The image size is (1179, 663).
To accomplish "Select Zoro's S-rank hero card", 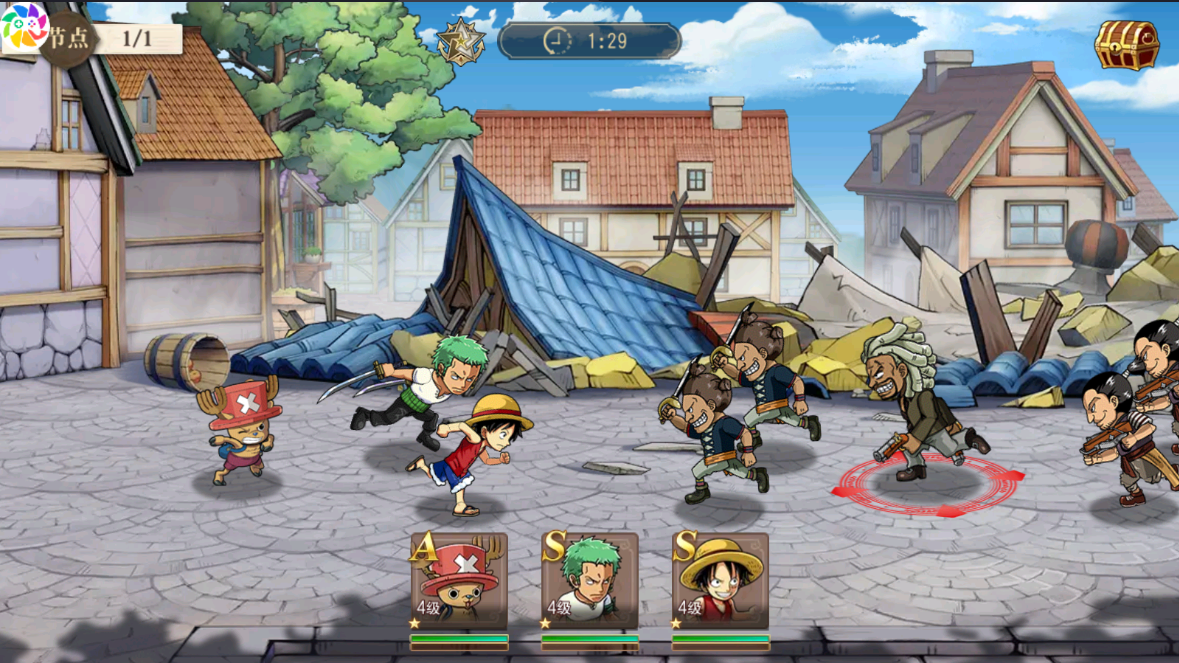I will (589, 581).
